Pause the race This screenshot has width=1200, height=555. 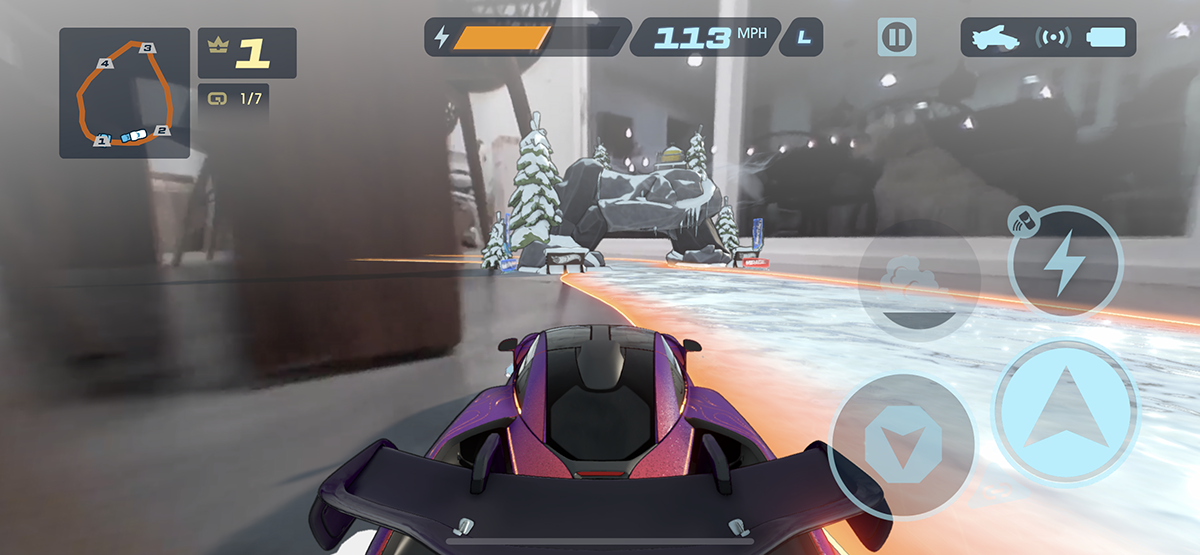coord(896,38)
